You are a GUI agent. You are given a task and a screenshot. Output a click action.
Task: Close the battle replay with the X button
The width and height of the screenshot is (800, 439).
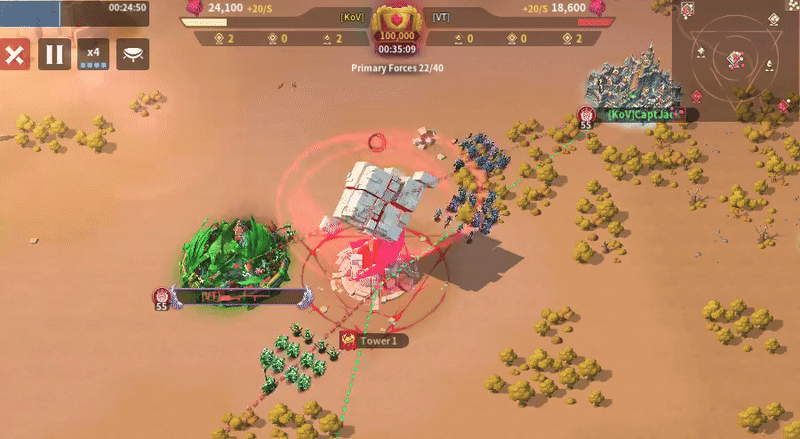[x=15, y=54]
